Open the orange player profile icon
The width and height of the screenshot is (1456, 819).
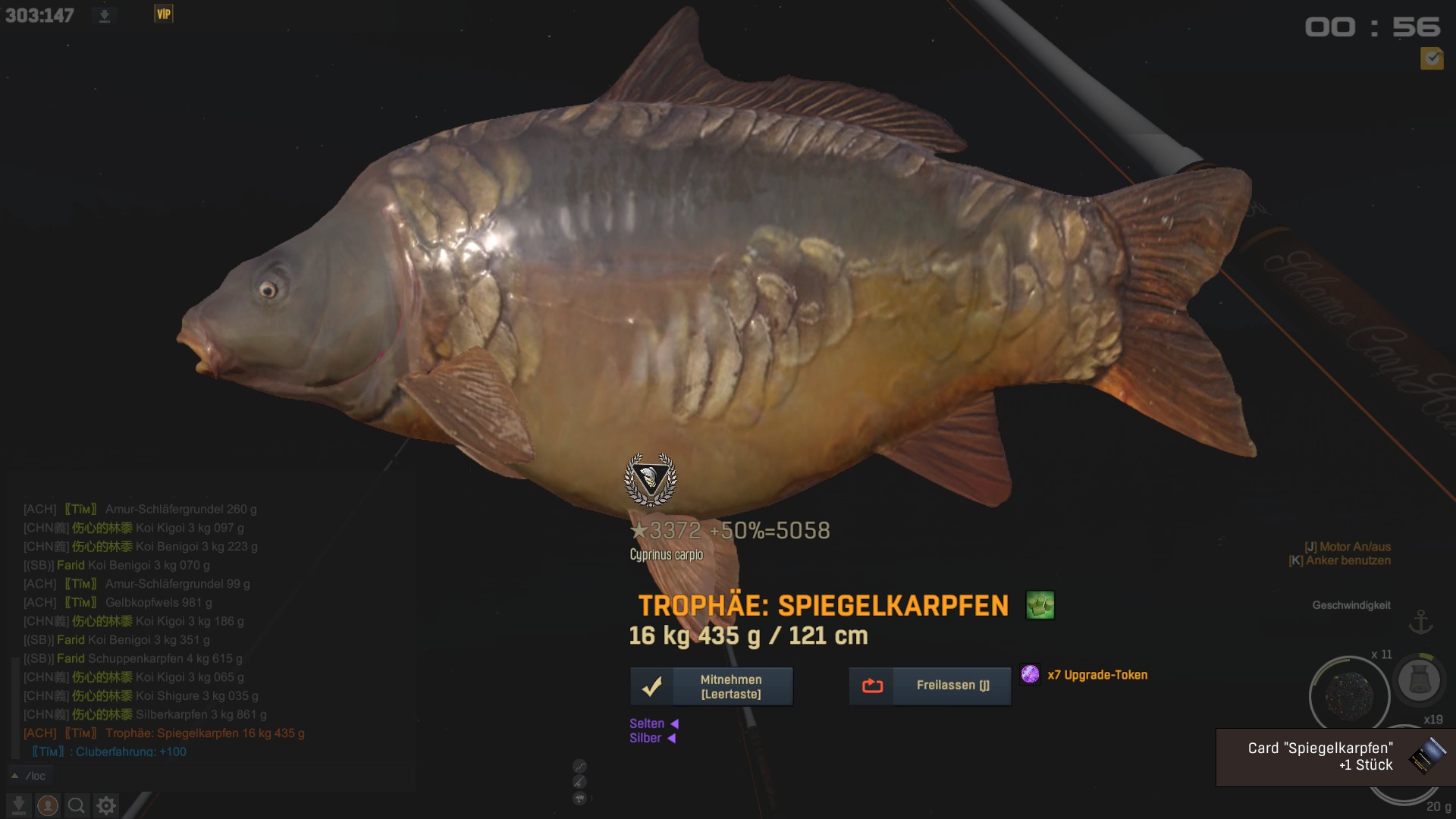48,805
